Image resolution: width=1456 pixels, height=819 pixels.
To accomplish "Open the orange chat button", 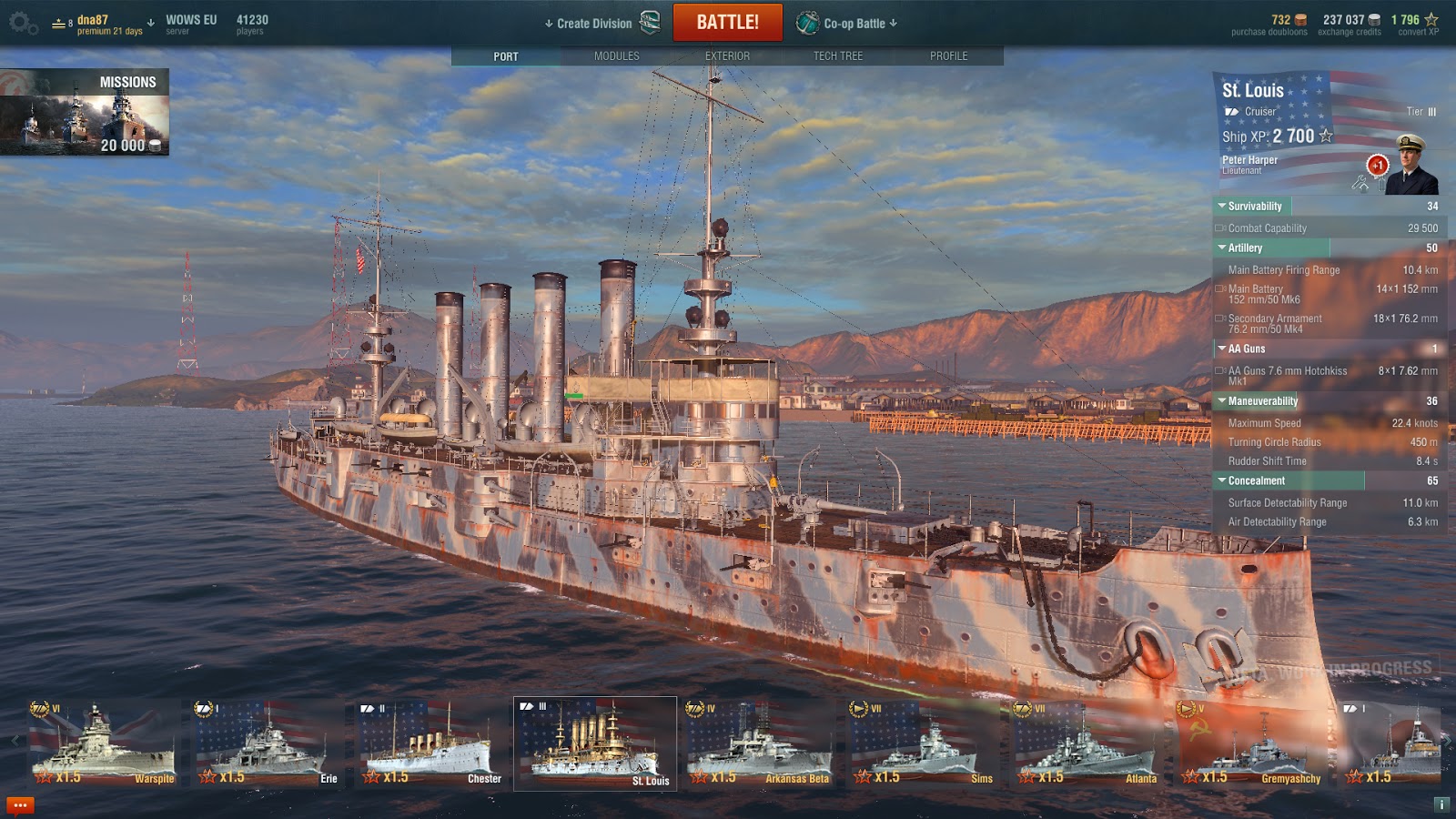I will coord(20,805).
